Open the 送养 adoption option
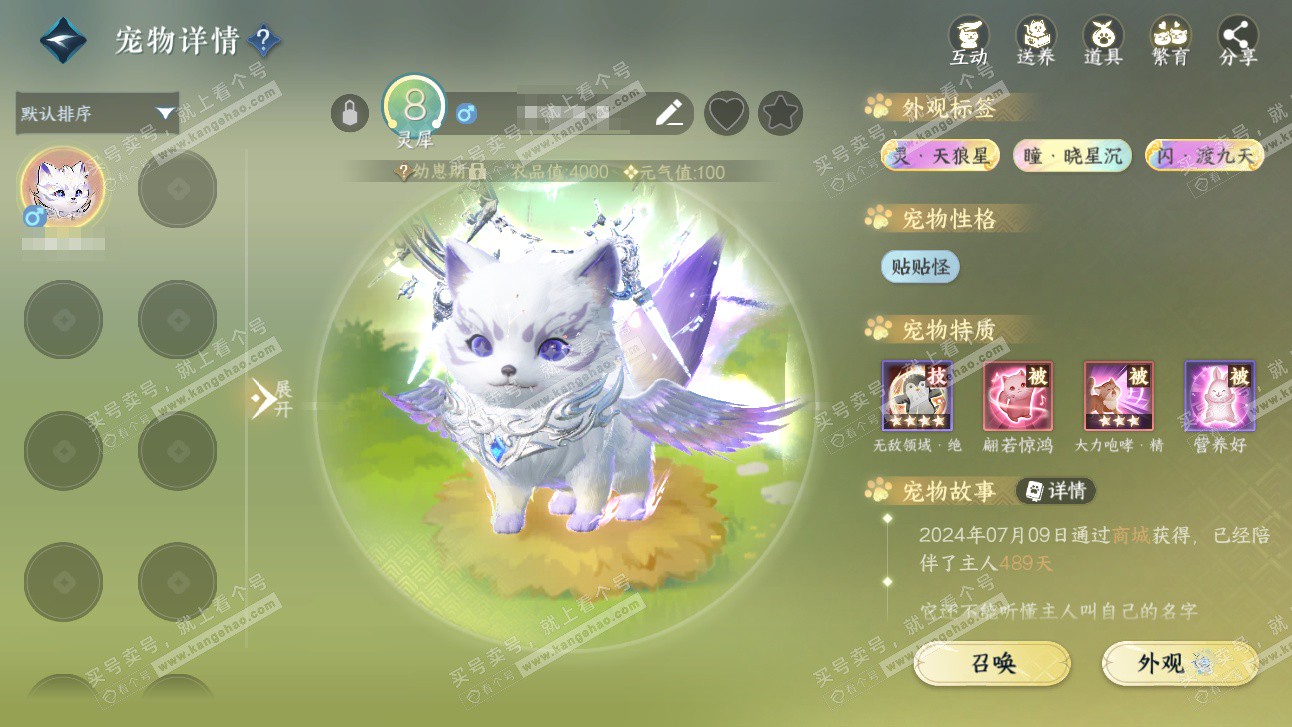 pos(1036,41)
